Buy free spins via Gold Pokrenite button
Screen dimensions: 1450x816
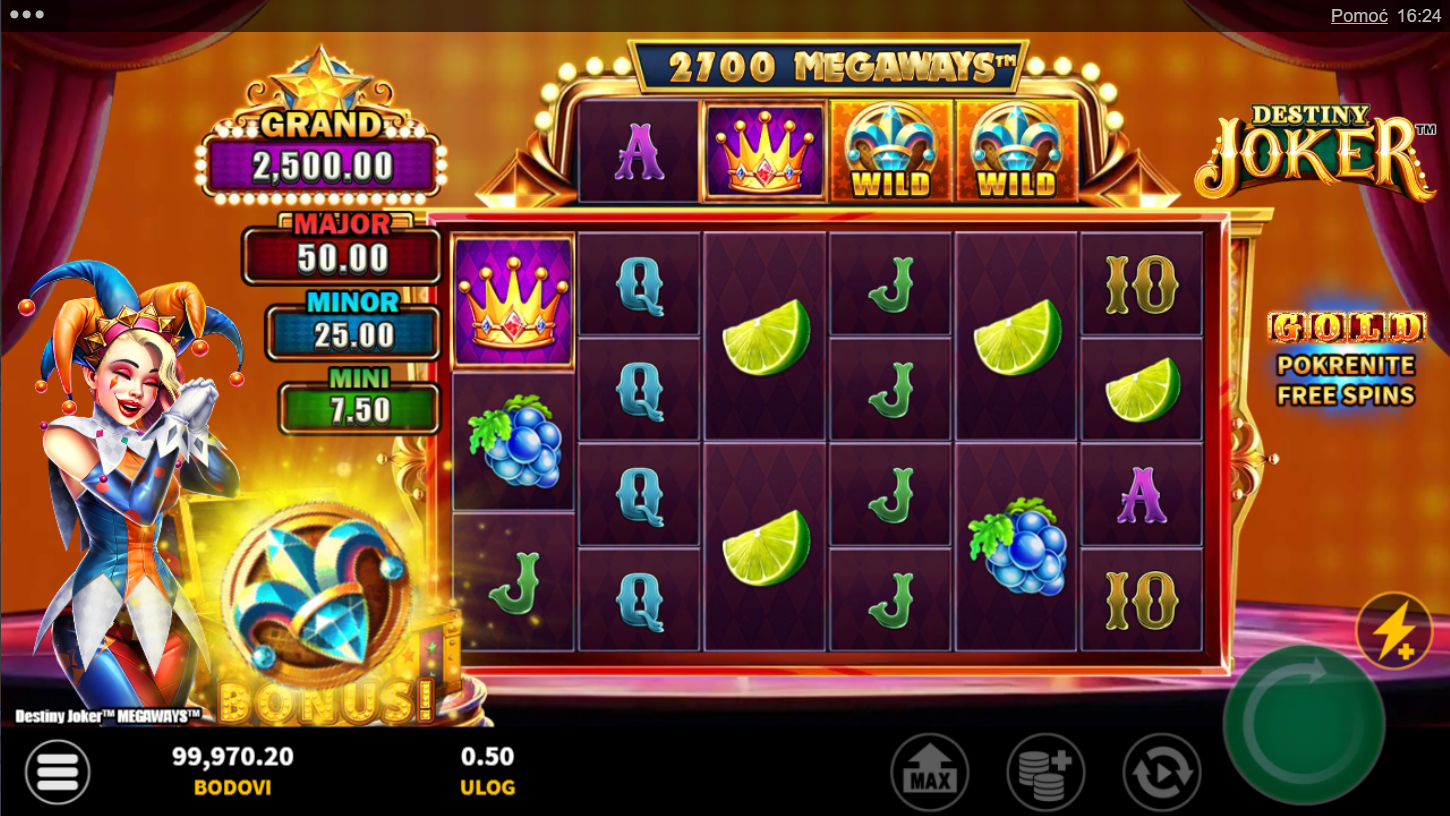click(x=1346, y=360)
